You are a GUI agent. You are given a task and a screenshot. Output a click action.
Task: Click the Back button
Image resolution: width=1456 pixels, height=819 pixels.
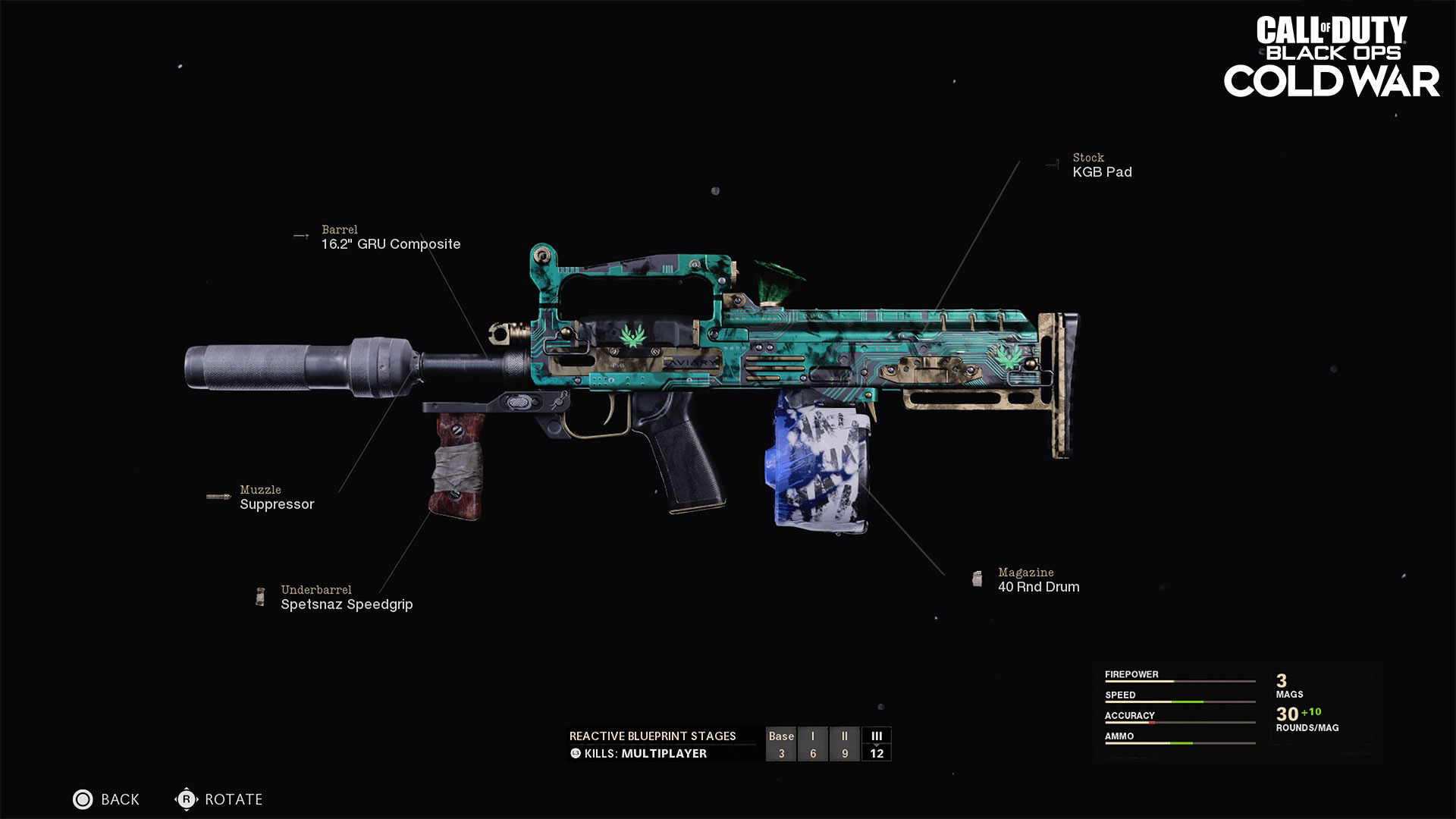coord(106,799)
